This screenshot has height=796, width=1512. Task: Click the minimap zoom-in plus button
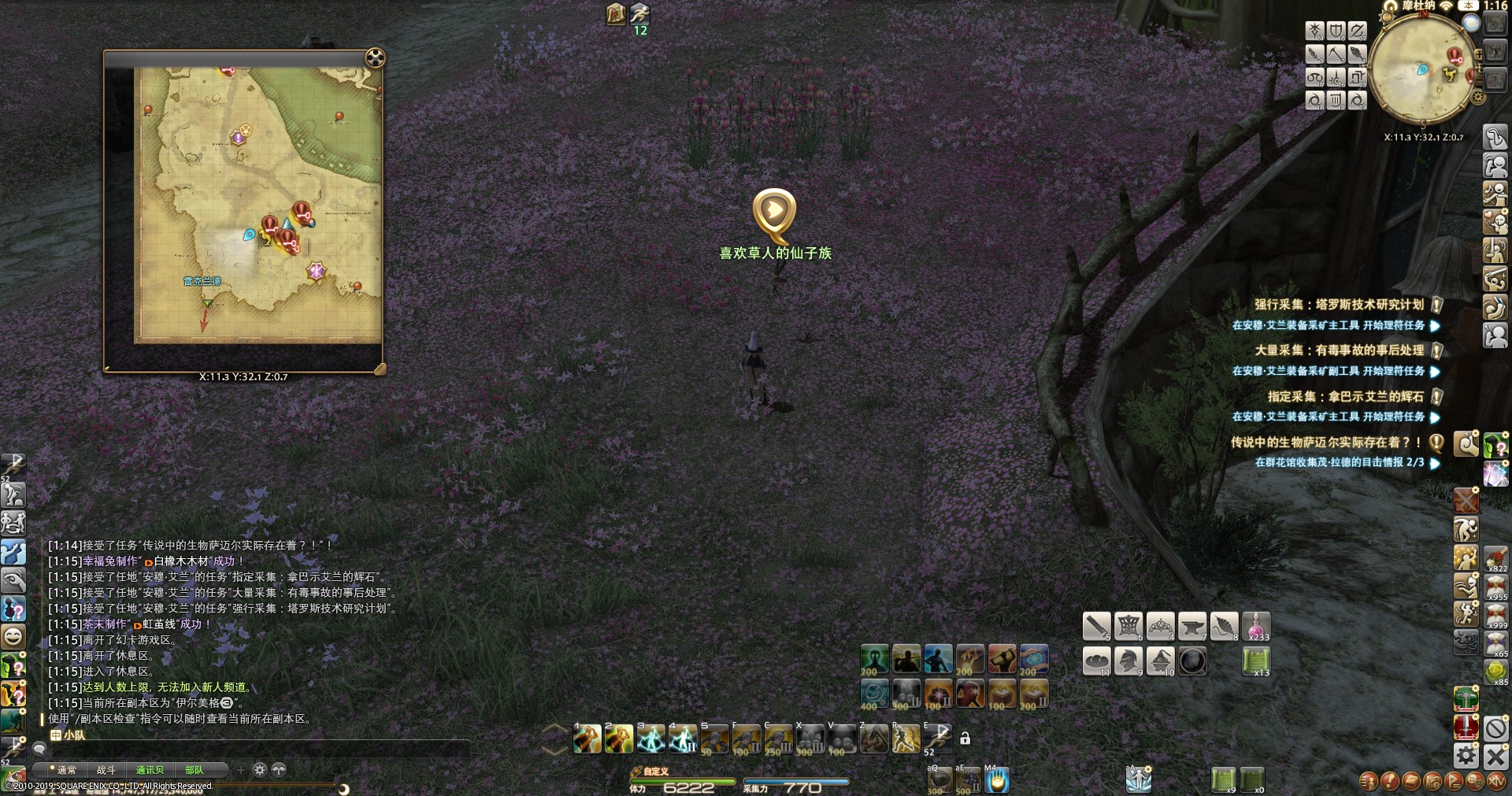coord(1479,53)
